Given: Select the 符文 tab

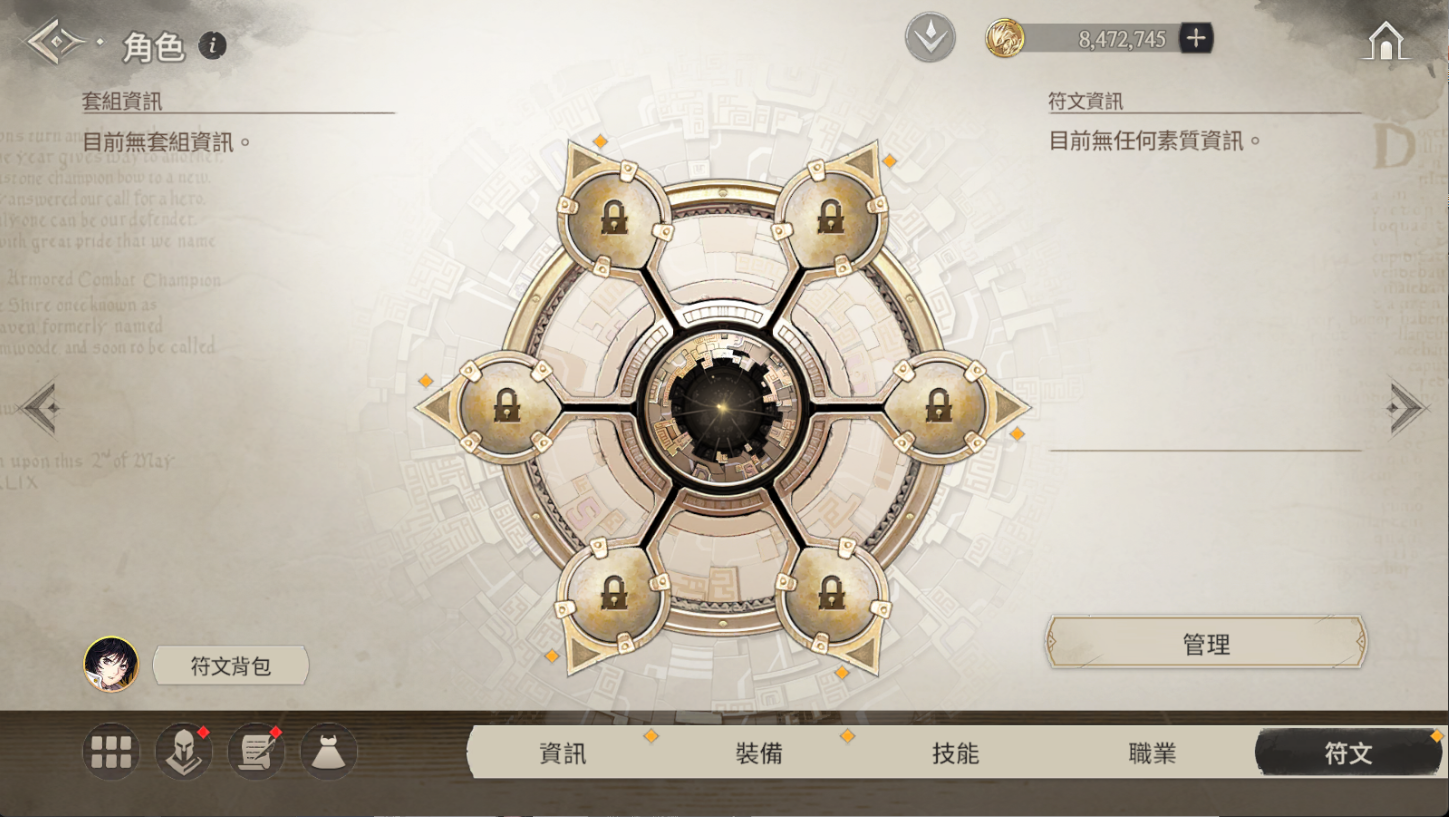Looking at the screenshot, I should tap(1348, 754).
